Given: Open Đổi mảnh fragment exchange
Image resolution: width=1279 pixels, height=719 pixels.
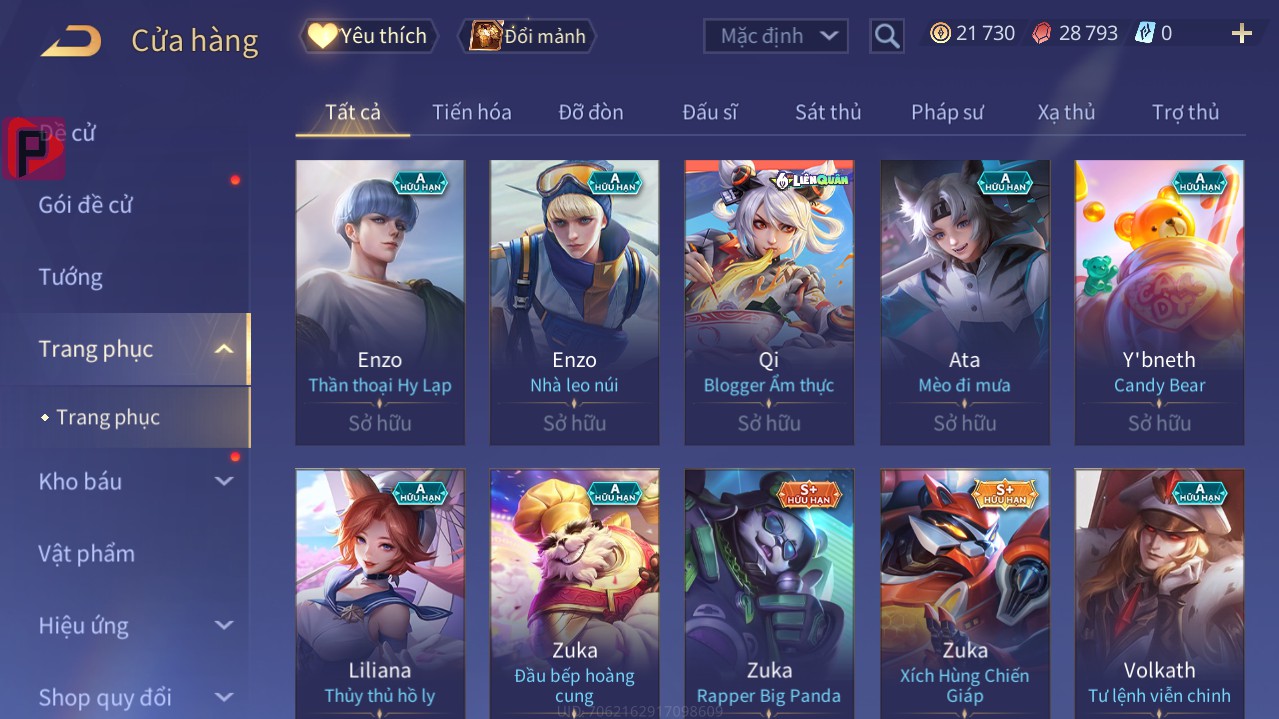Looking at the screenshot, I should (527, 36).
